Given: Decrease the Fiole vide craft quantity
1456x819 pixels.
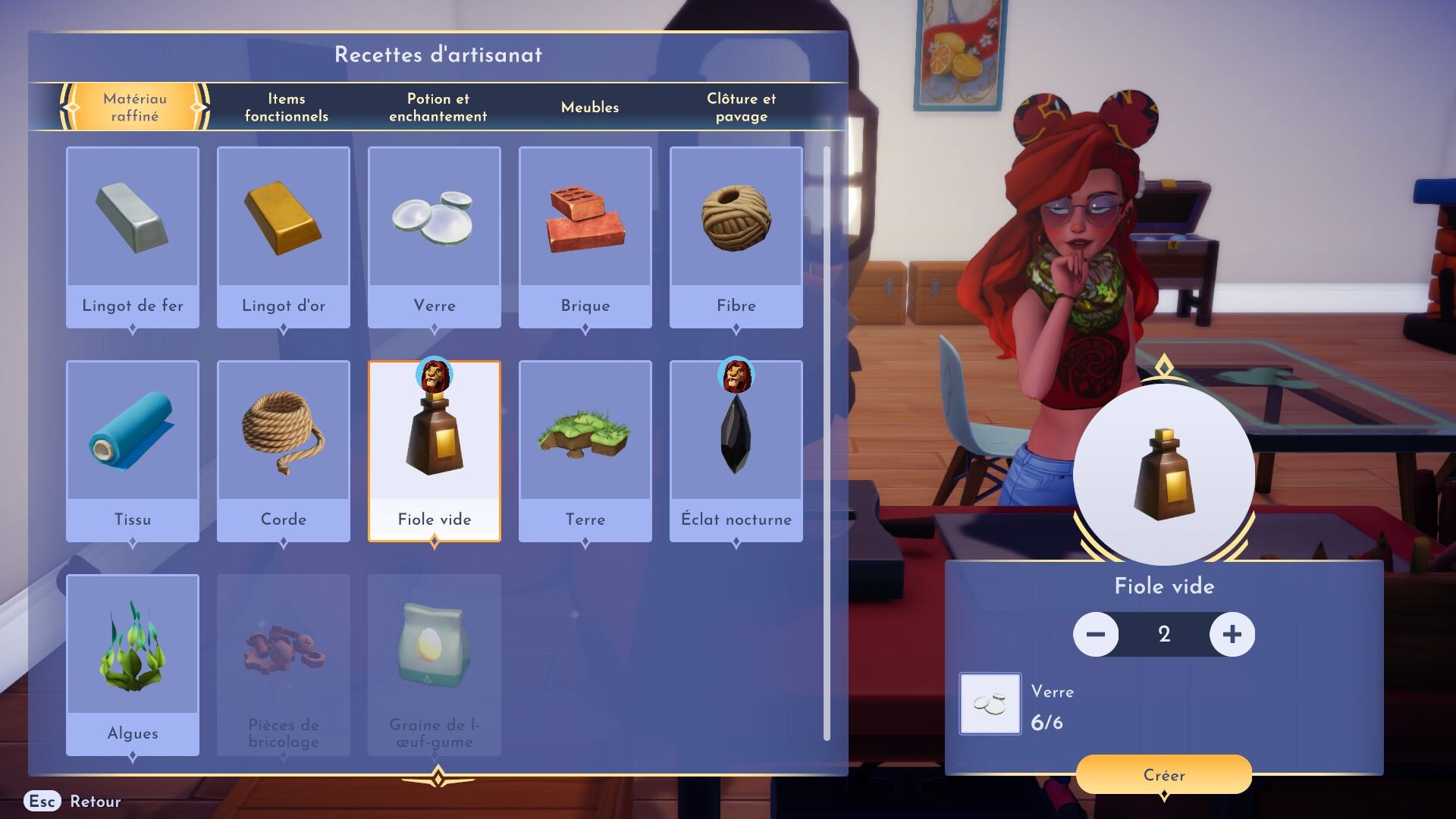Looking at the screenshot, I should 1096,634.
